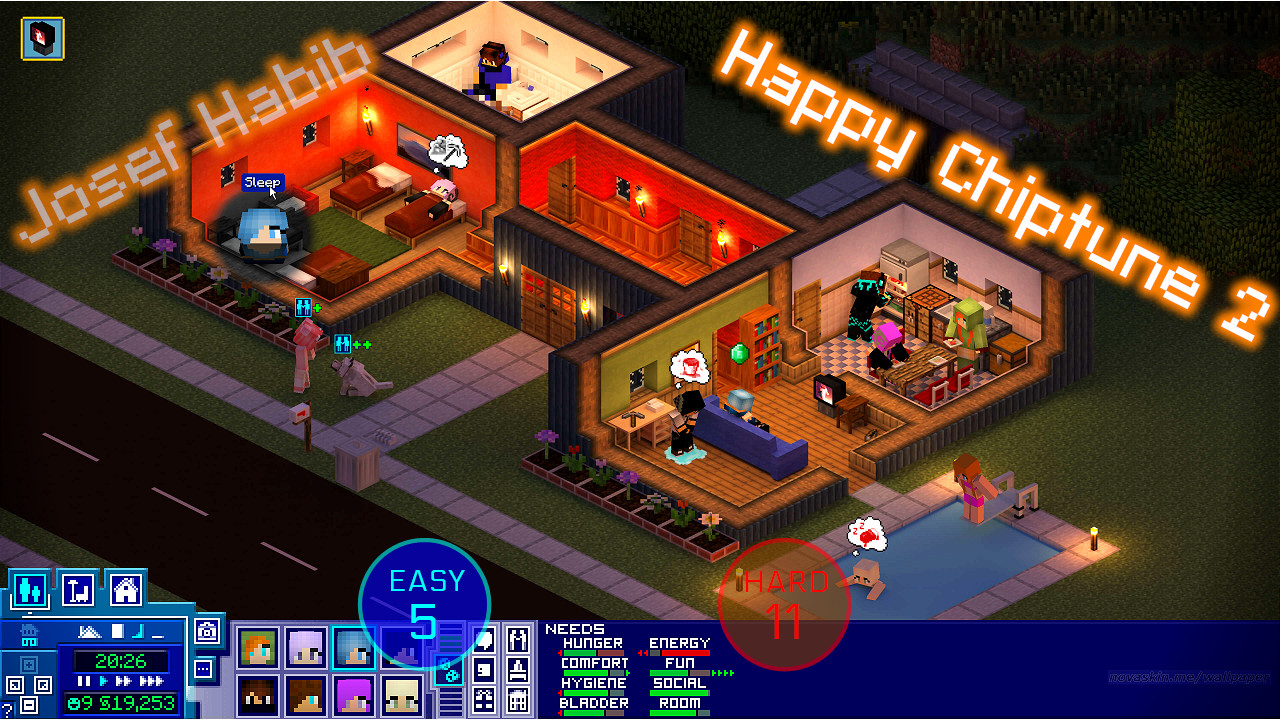
Task: Open the "..." options icon
Action: tap(203, 669)
